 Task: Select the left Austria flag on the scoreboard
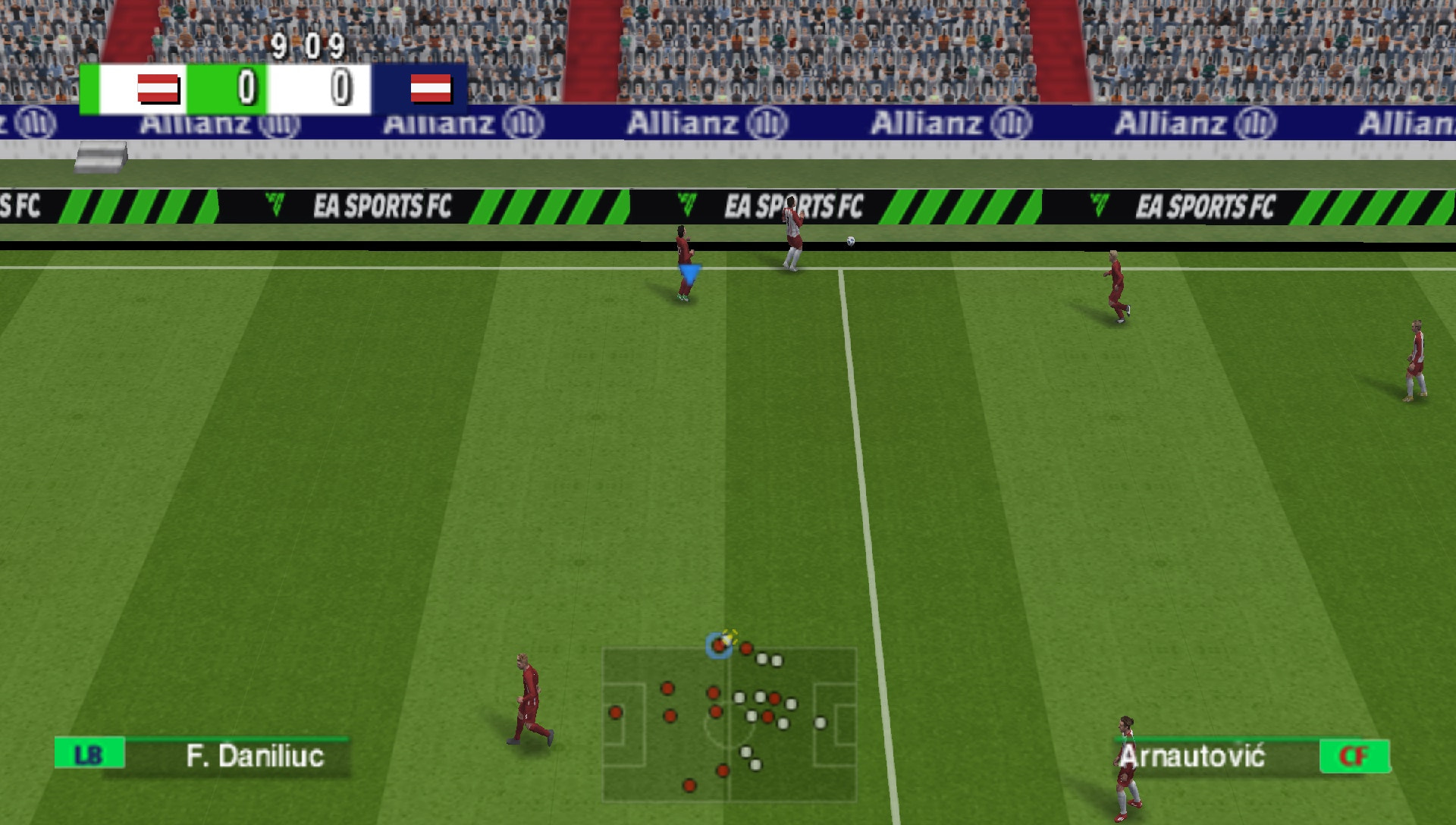[159, 89]
